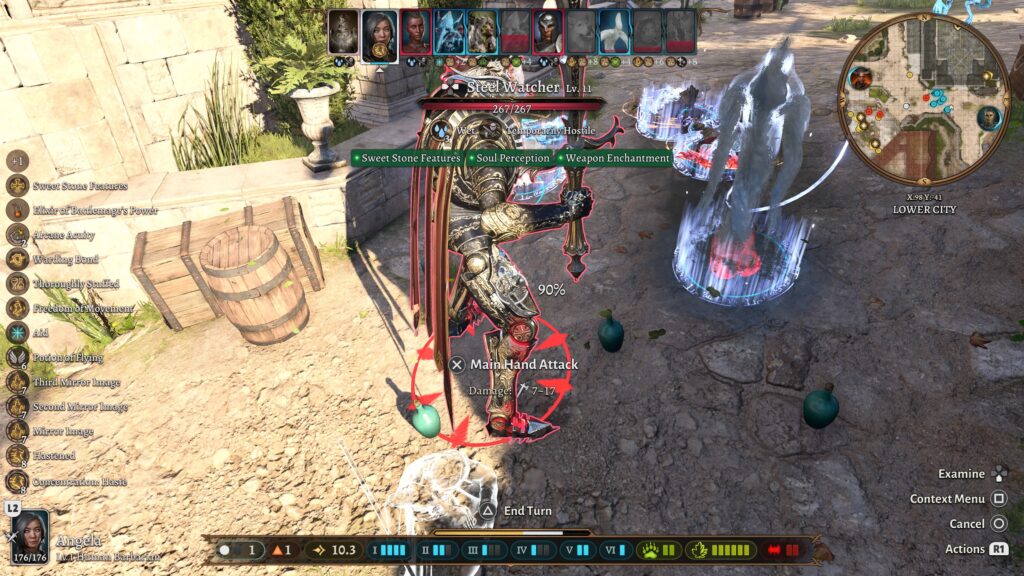Click the Soul Perception tag on Steel Watcher
This screenshot has width=1024, height=576.
(510, 158)
